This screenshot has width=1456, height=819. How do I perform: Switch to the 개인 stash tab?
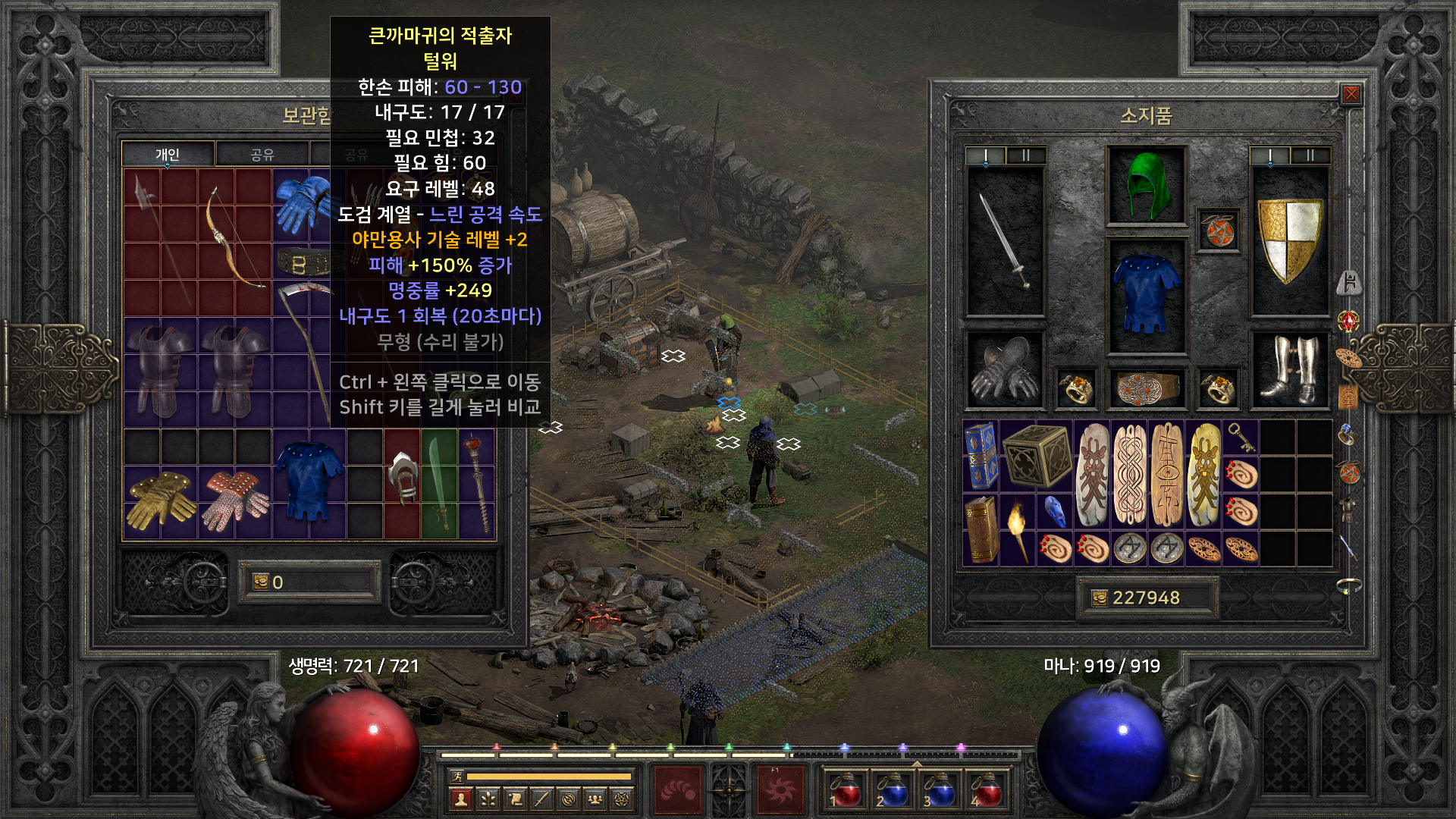click(x=168, y=155)
